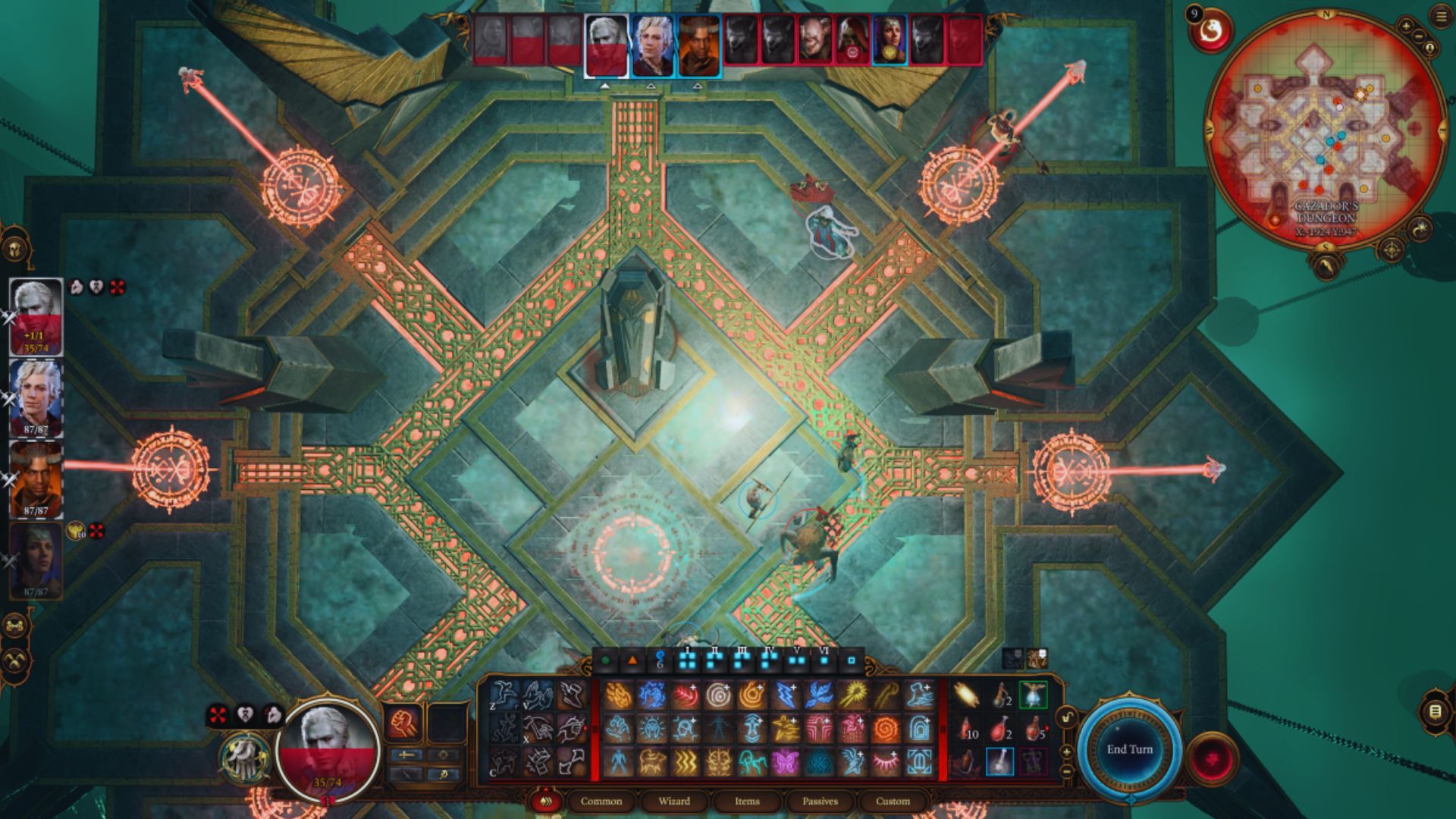Cast the orange fire bolt flame spell

pos(619,695)
